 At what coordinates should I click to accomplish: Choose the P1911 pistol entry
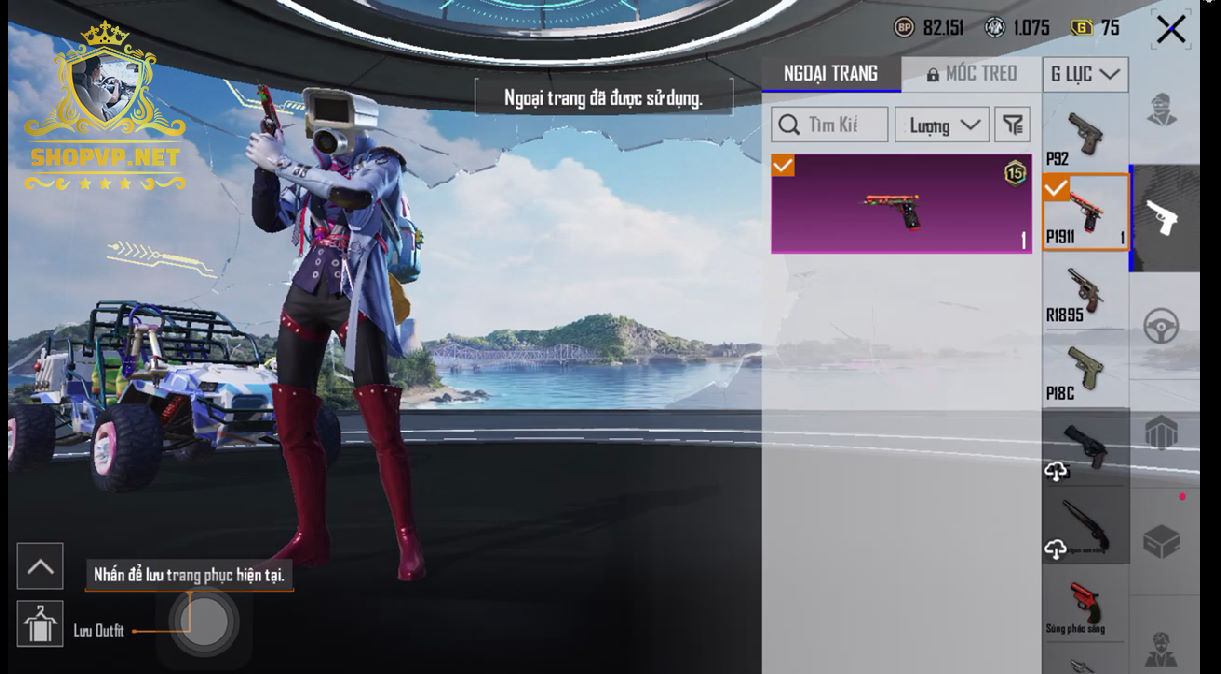[x=1085, y=212]
